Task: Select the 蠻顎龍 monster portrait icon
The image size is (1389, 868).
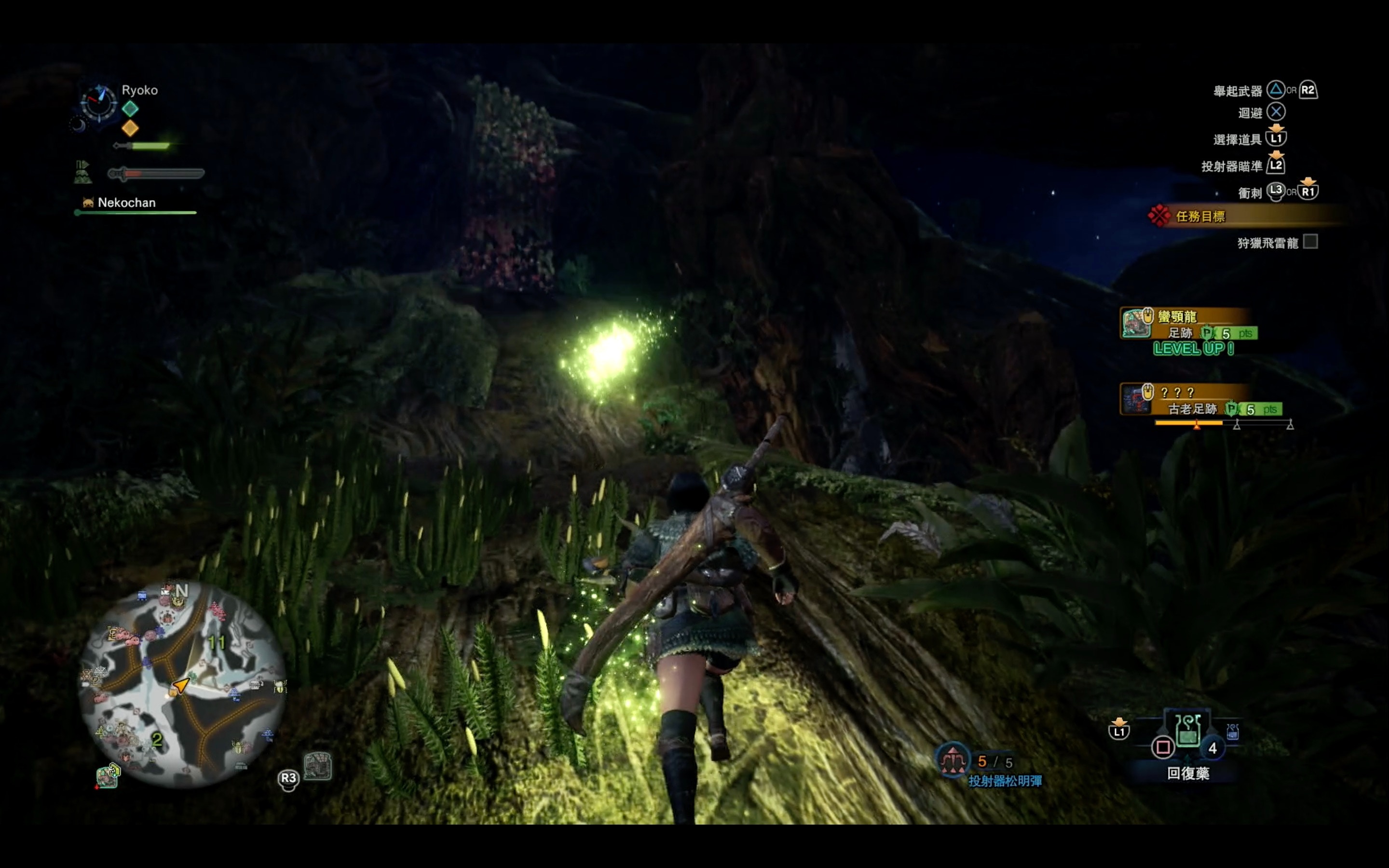Action: pyautogui.click(x=1135, y=323)
